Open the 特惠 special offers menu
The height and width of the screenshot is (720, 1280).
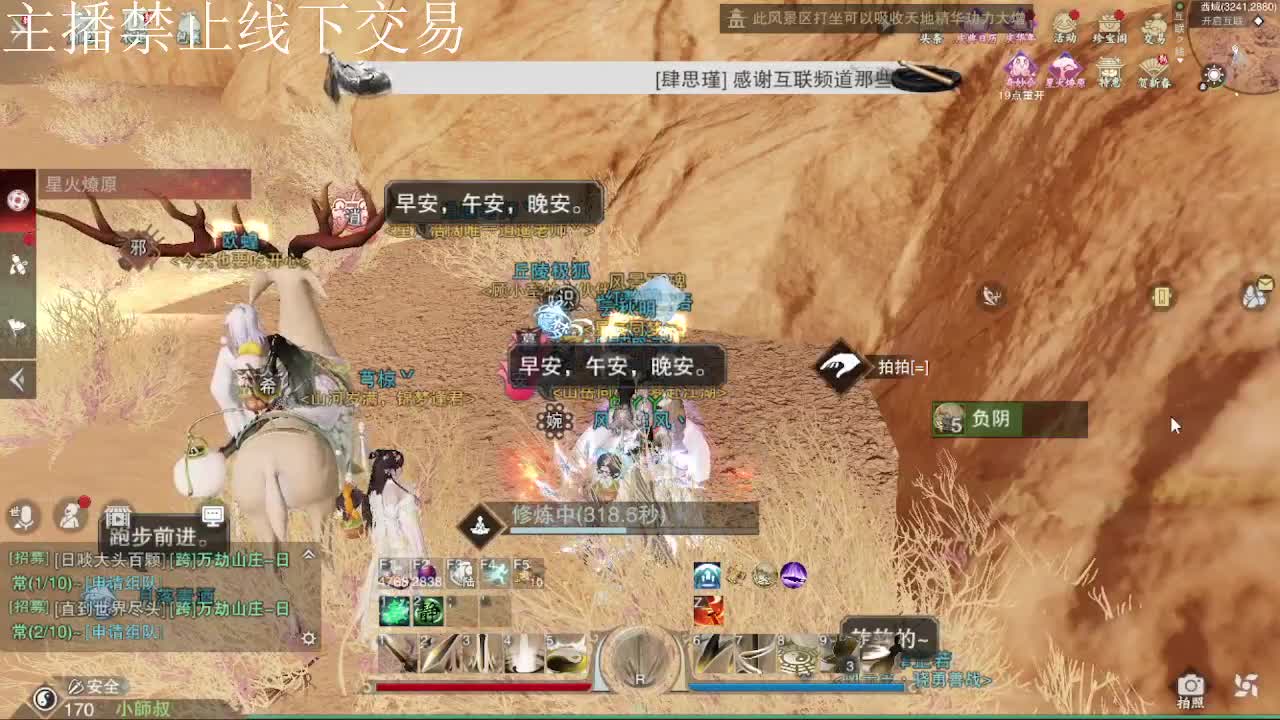click(1108, 69)
